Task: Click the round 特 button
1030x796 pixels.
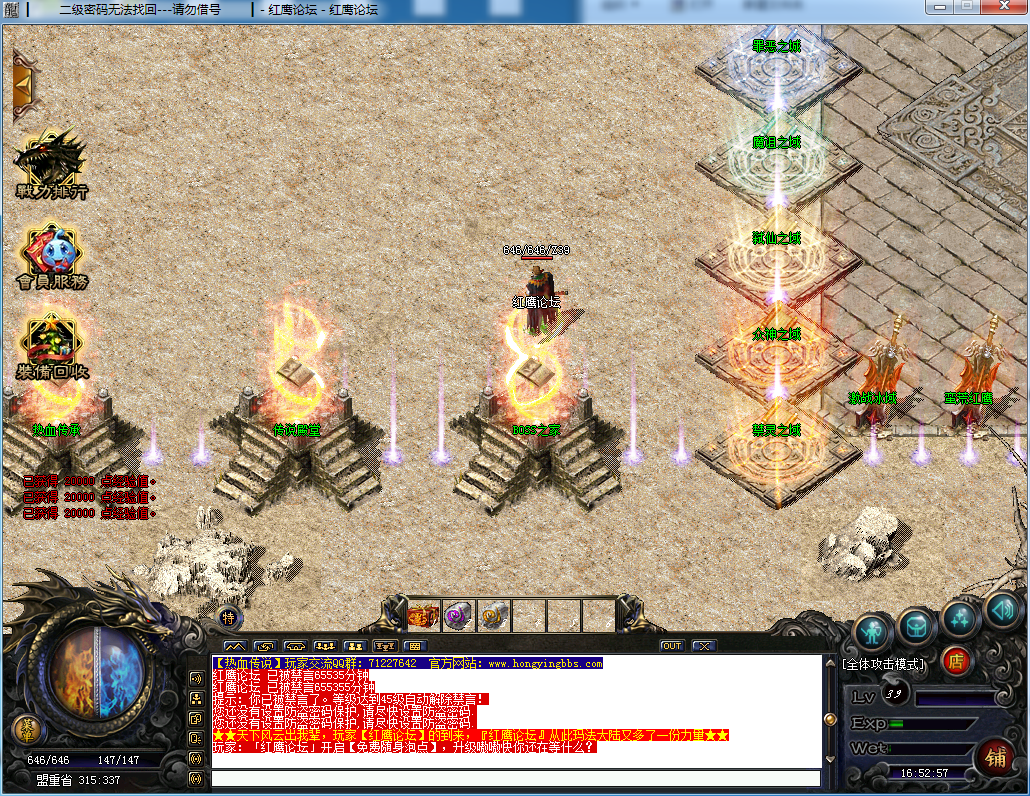Action: click(x=229, y=616)
